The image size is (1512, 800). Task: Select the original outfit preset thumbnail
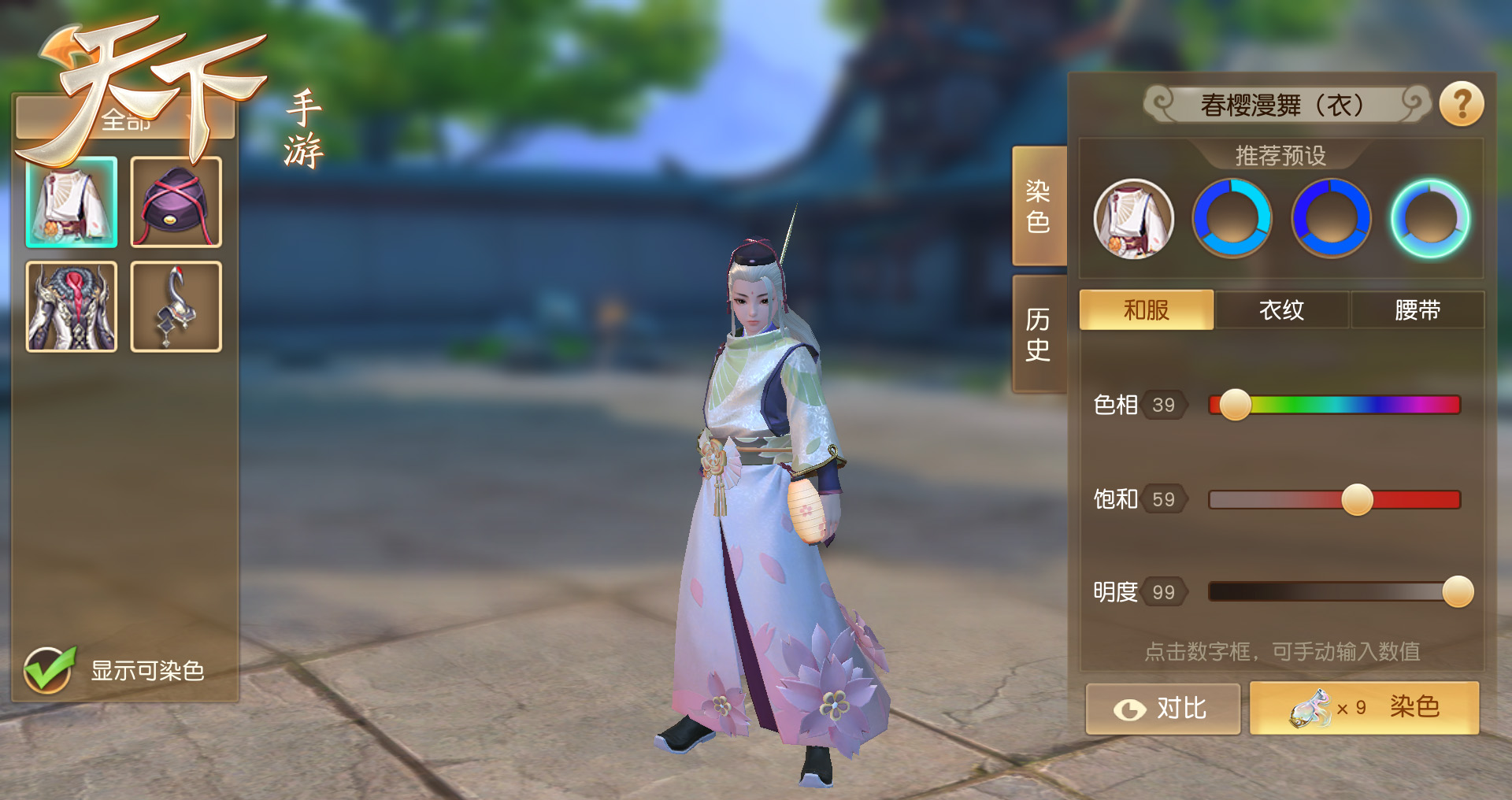tap(1133, 219)
